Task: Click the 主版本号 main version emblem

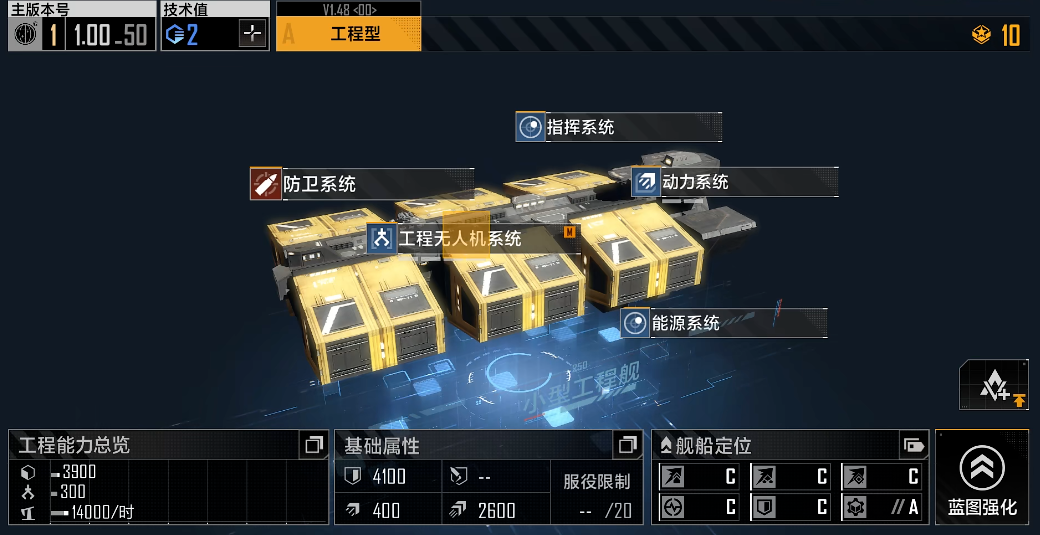Action: pyautogui.click(x=25, y=35)
